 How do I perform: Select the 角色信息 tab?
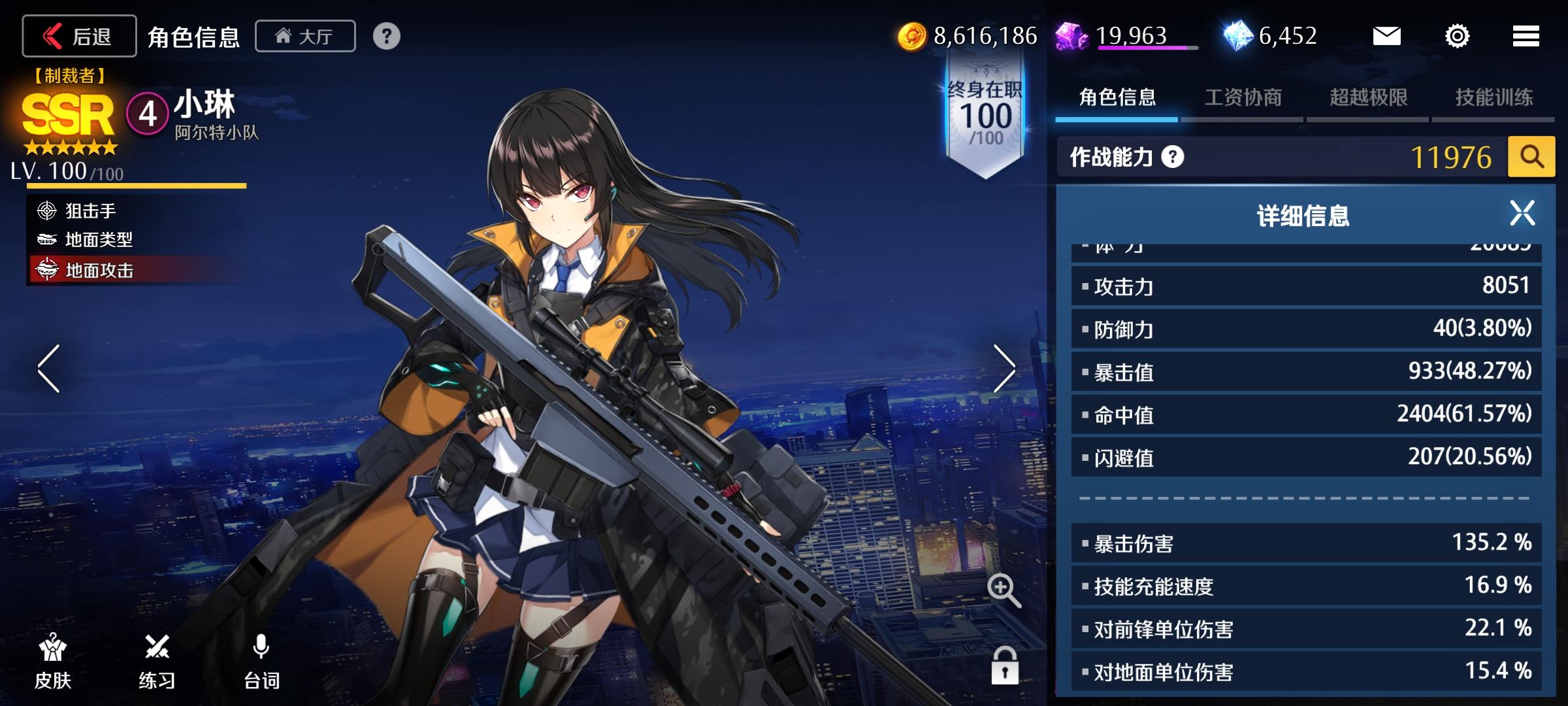pyautogui.click(x=1117, y=98)
